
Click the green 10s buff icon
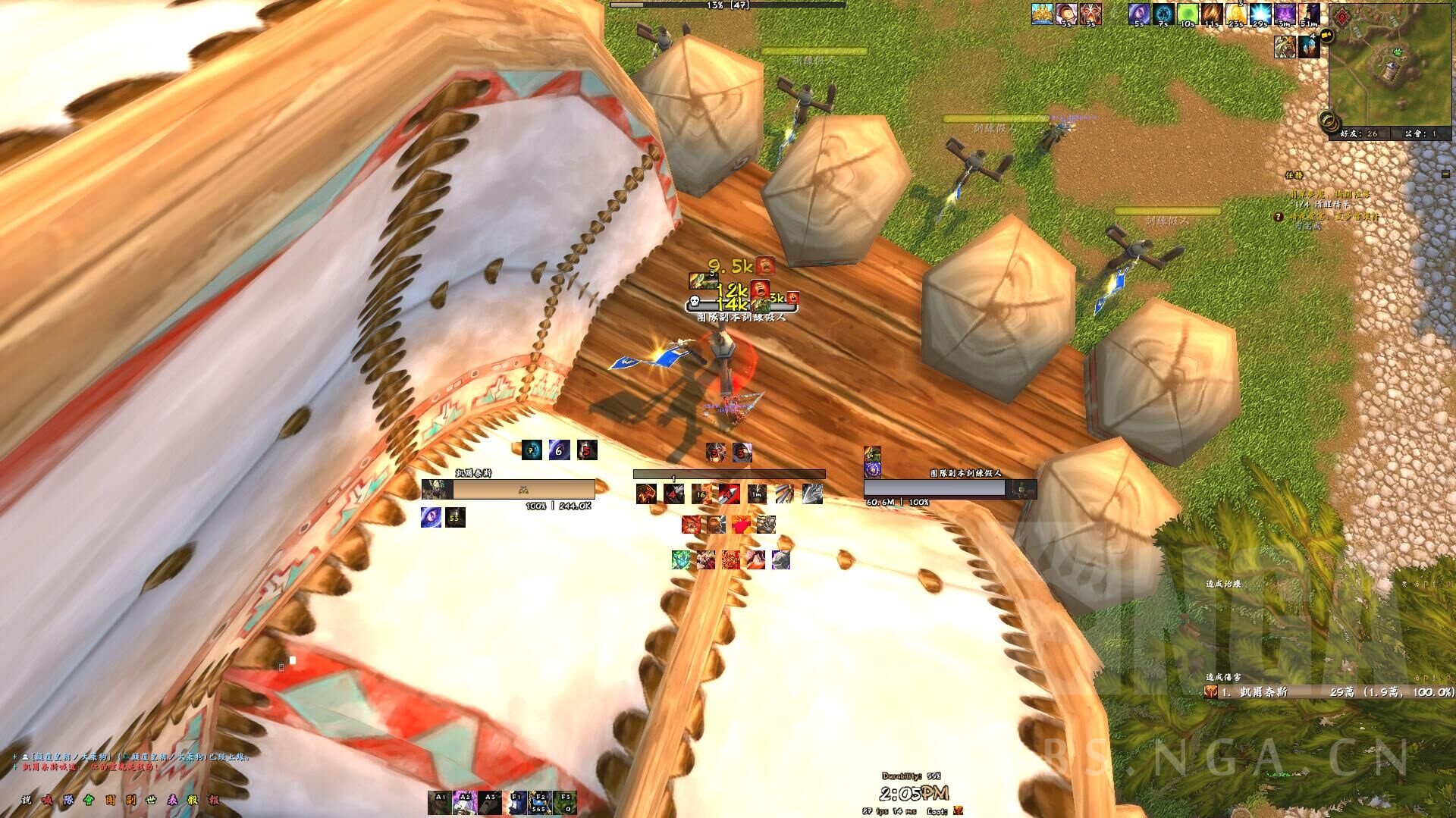tap(1187, 13)
